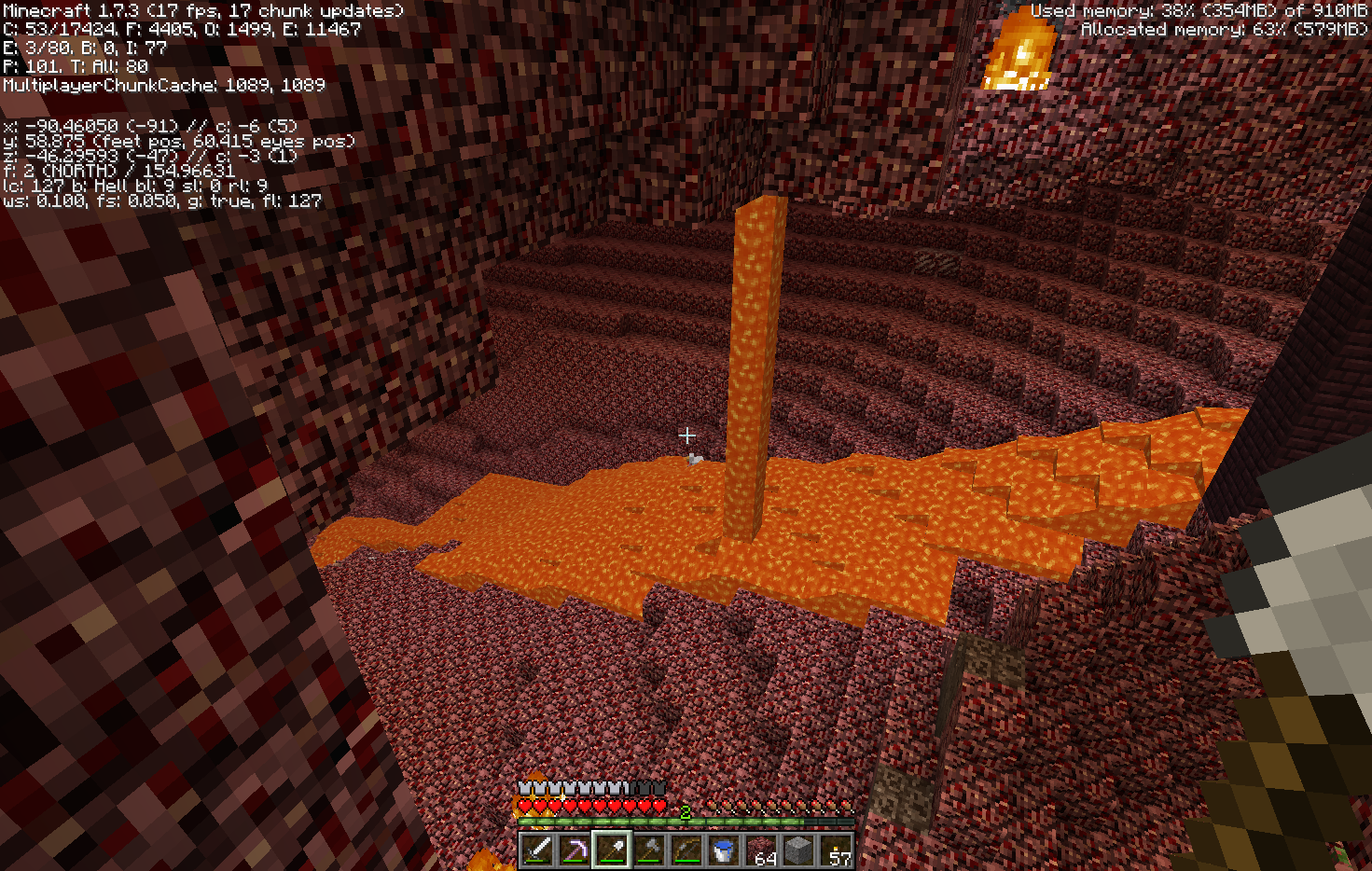Equip the bow from the hotbar
1372x871 pixels.
coord(686,850)
